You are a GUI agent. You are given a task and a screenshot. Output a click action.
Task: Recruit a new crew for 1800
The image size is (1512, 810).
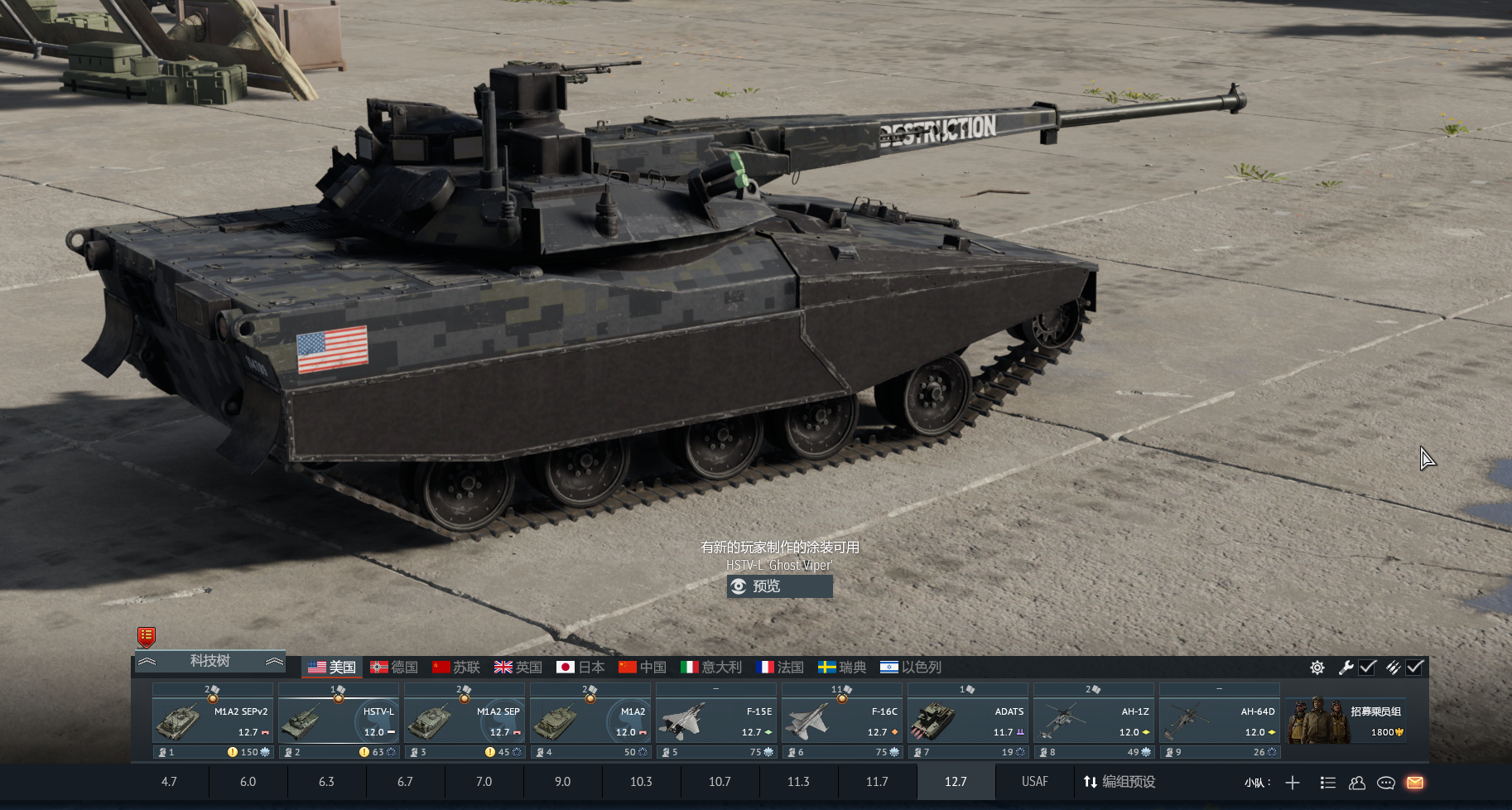click(1346, 721)
